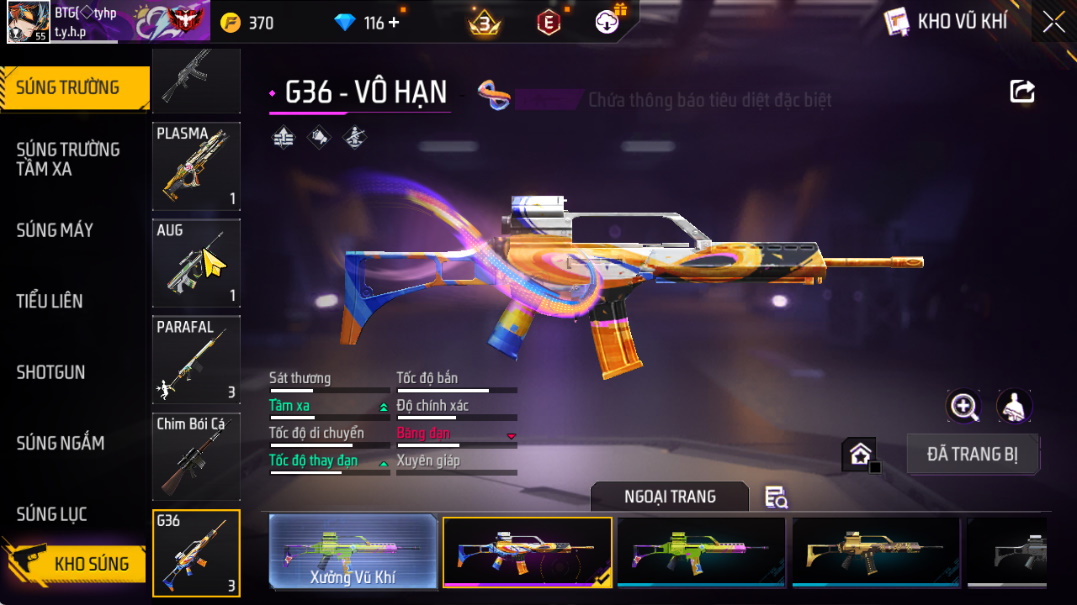Click the Đã Trang Bị button

(x=972, y=454)
